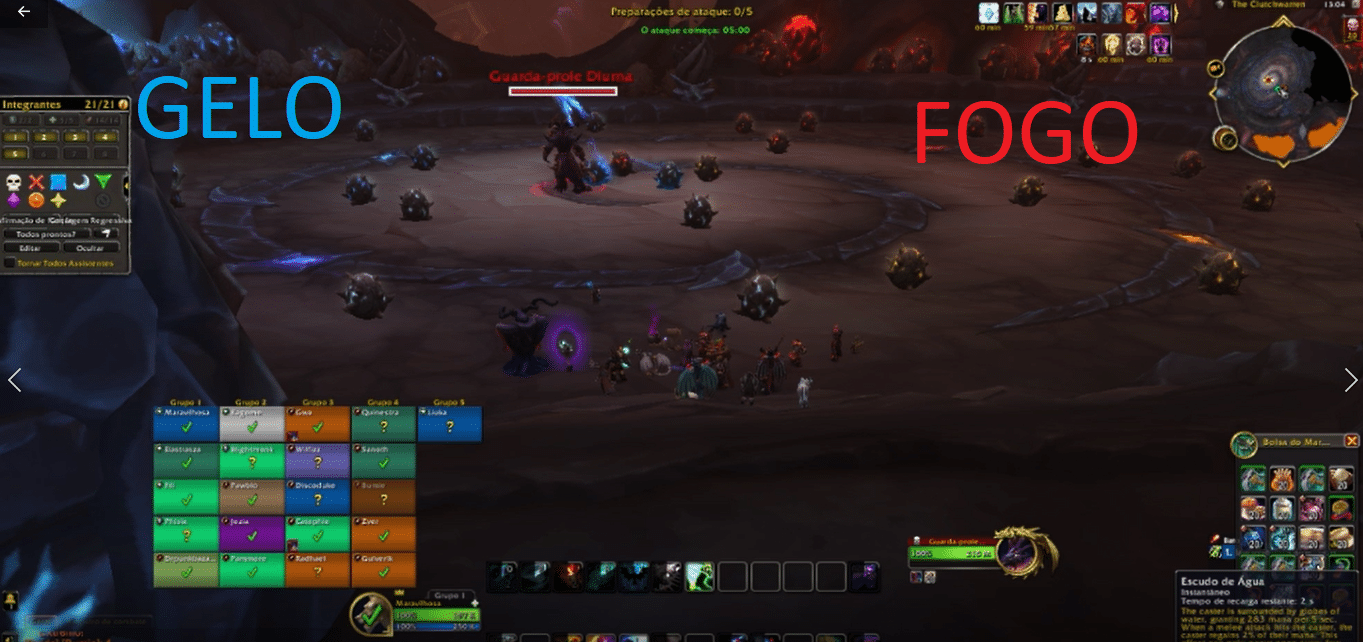Pick the moon raid marker
The image size is (1363, 642).
[x=81, y=182]
